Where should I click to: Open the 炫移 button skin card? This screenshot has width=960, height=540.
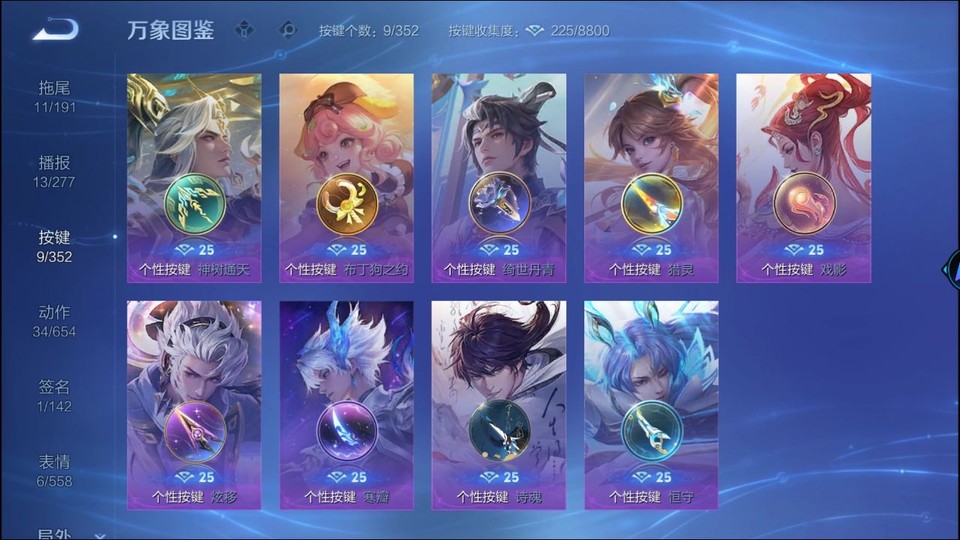[x=194, y=405]
